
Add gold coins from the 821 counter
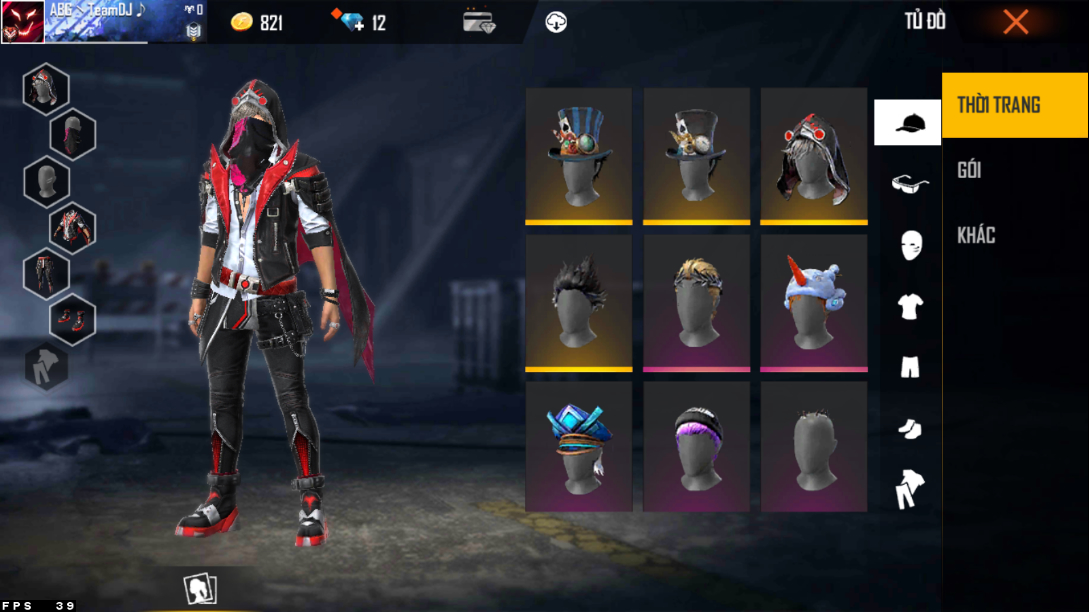[x=257, y=22]
